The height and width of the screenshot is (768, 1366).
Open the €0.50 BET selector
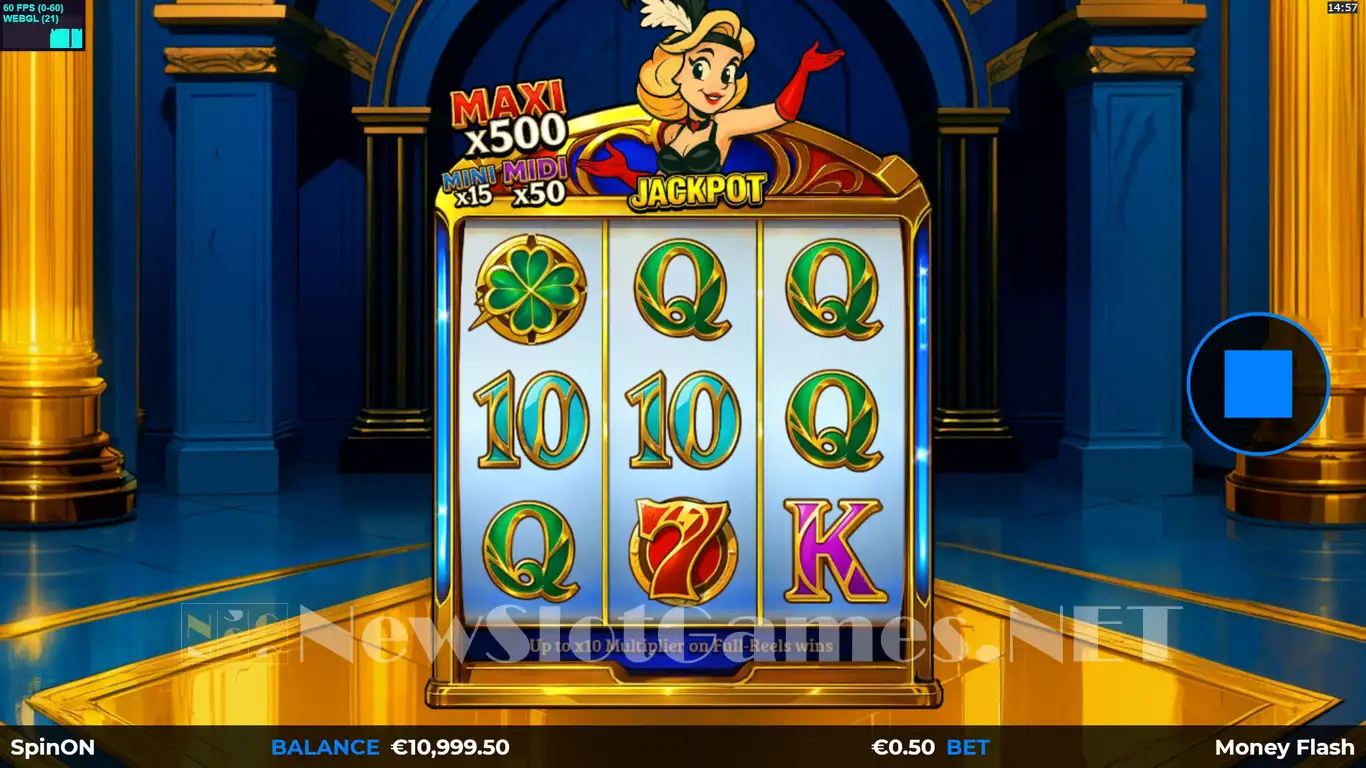point(930,747)
